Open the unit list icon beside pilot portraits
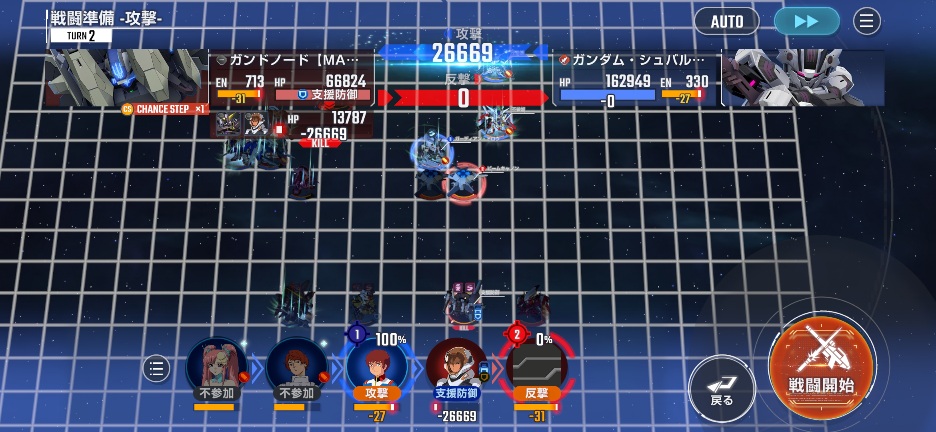This screenshot has height=432, width=936. coord(156,368)
